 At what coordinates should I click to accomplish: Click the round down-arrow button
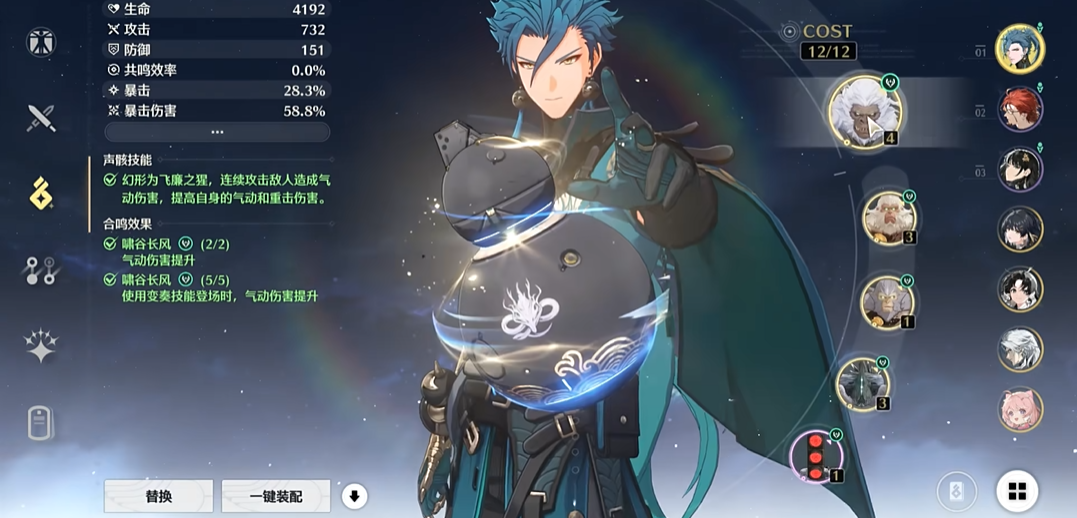tap(354, 496)
